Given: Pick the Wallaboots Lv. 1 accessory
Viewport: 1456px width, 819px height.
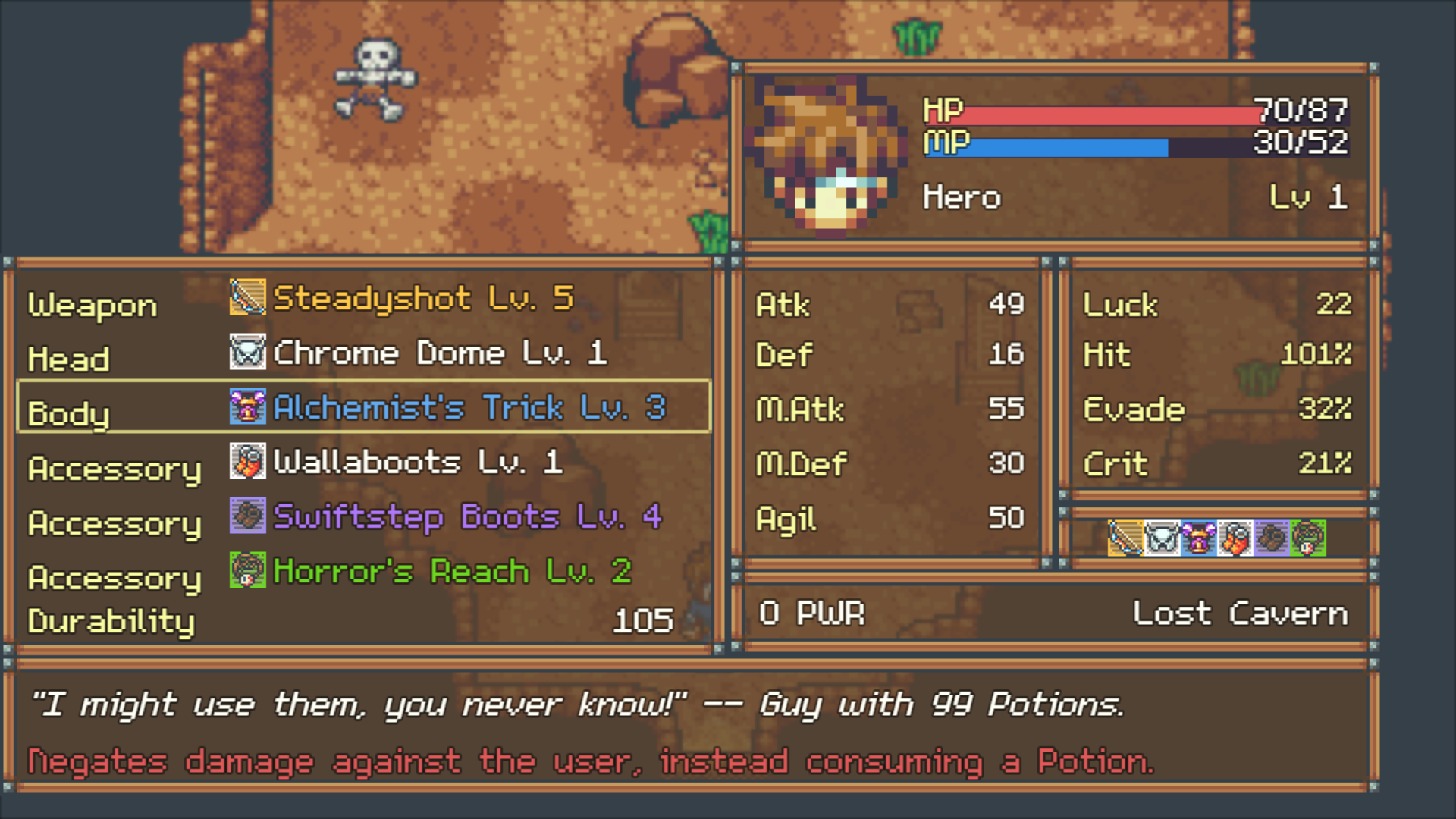Looking at the screenshot, I should point(417,463).
